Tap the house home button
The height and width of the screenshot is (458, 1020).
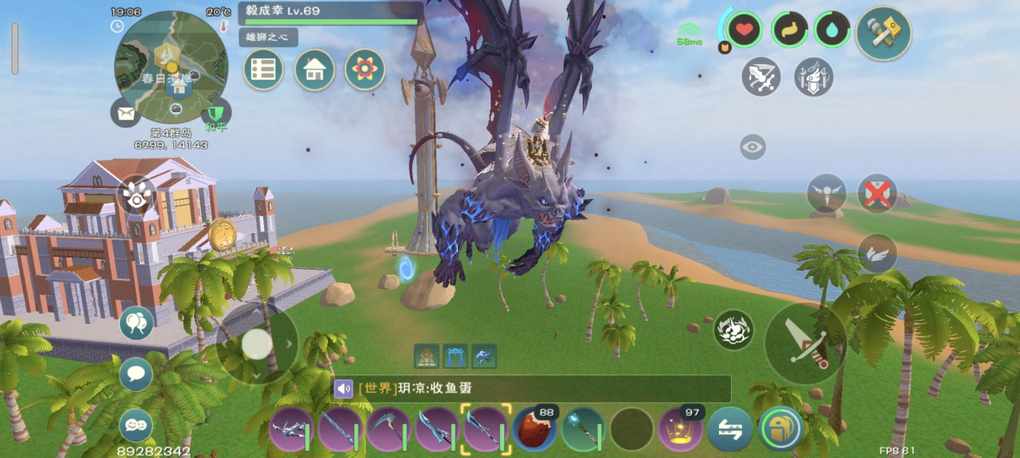pos(315,69)
